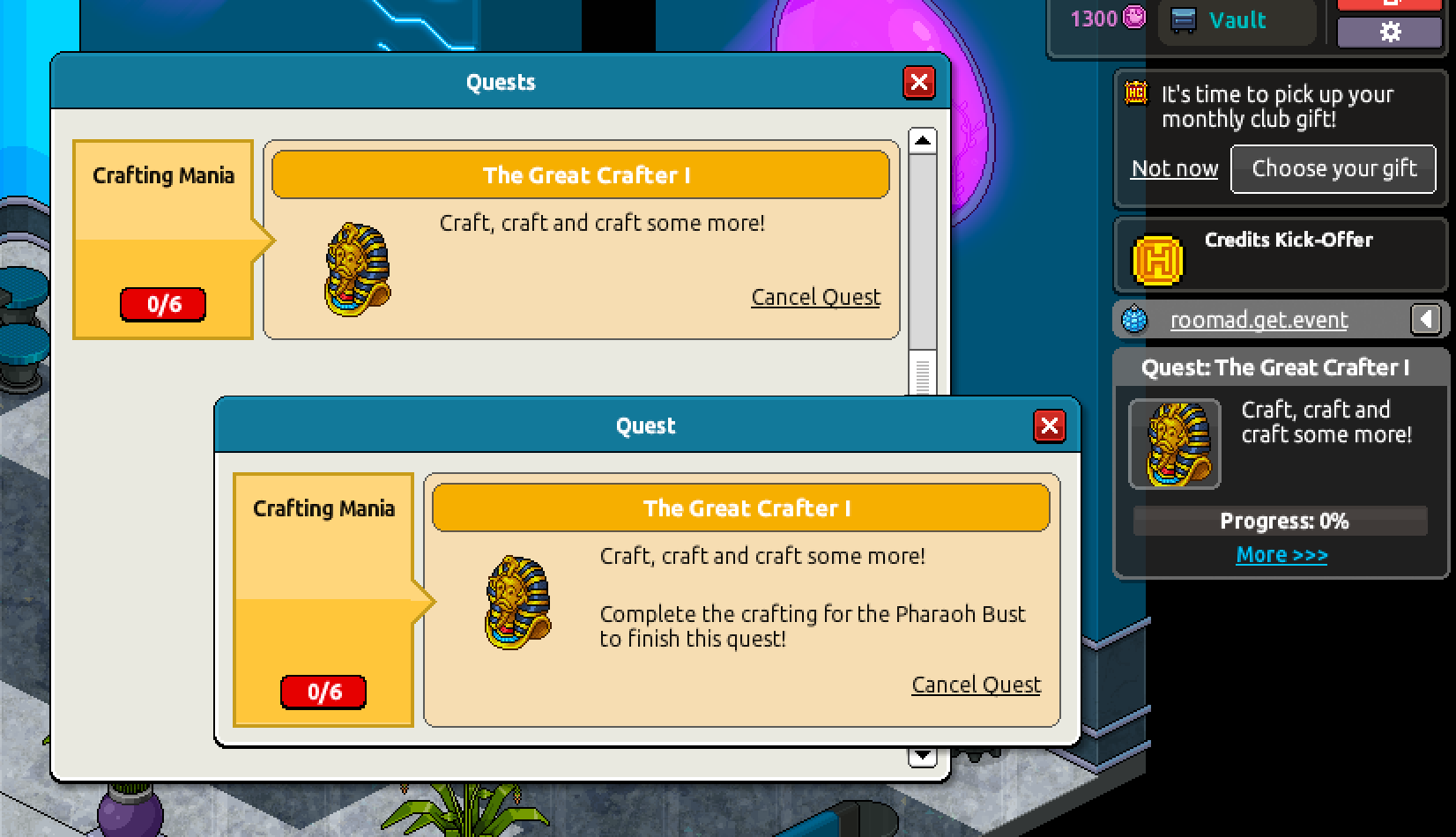Cancel the quest from the Quest dialog
The height and width of the screenshot is (837, 1456).
(x=976, y=685)
